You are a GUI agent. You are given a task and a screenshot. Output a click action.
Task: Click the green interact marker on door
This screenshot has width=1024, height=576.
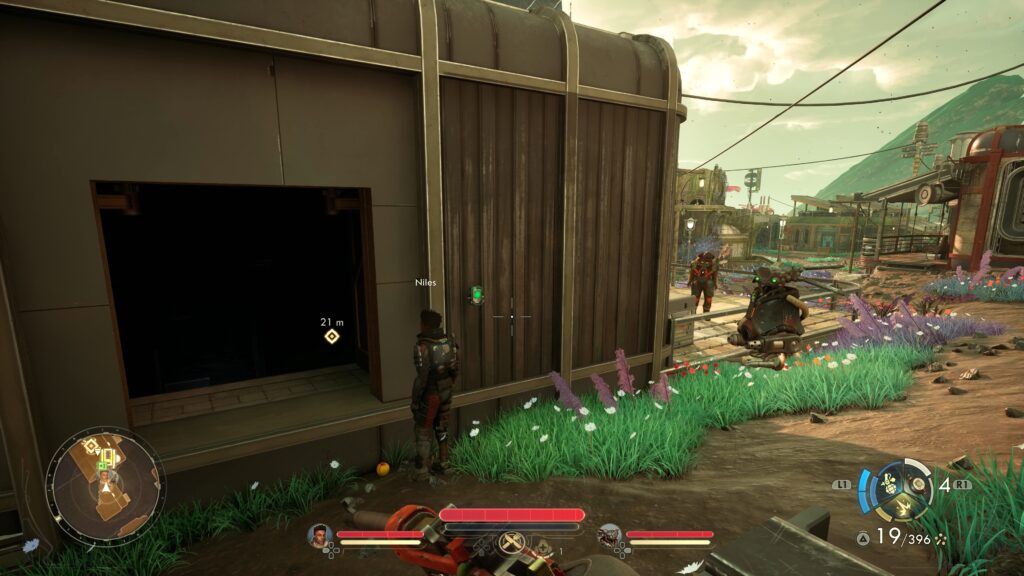coord(477,294)
